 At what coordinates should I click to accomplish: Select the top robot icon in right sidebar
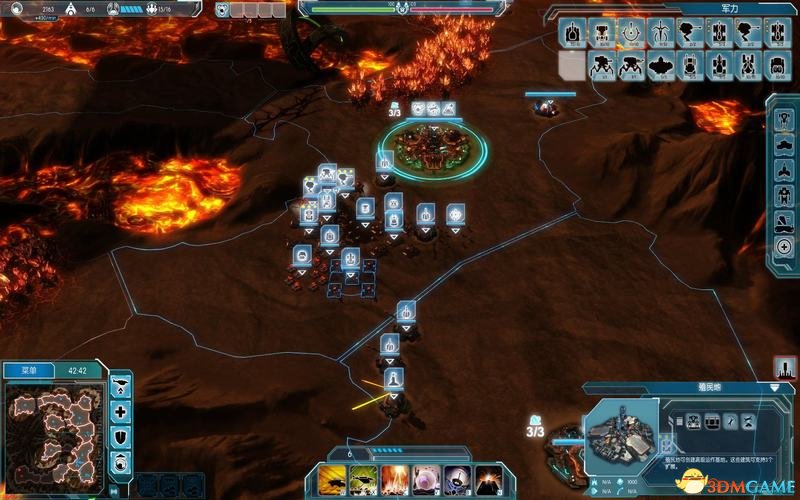point(783,118)
